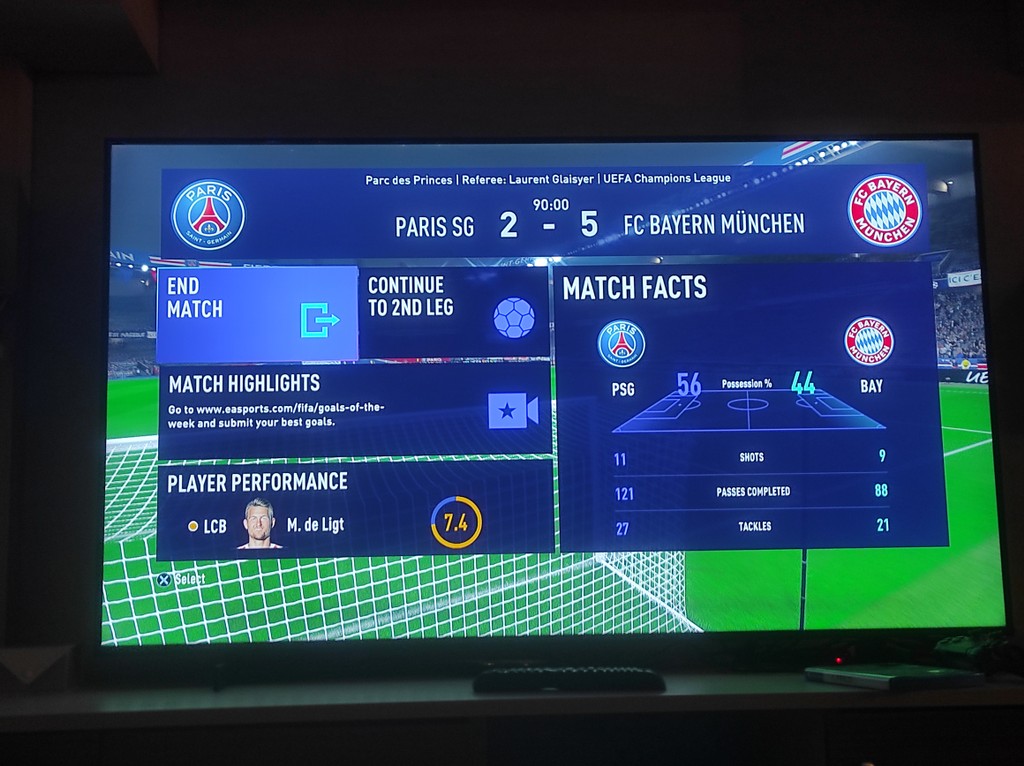
Task: Open the Match Facts panel
Action: click(x=752, y=407)
